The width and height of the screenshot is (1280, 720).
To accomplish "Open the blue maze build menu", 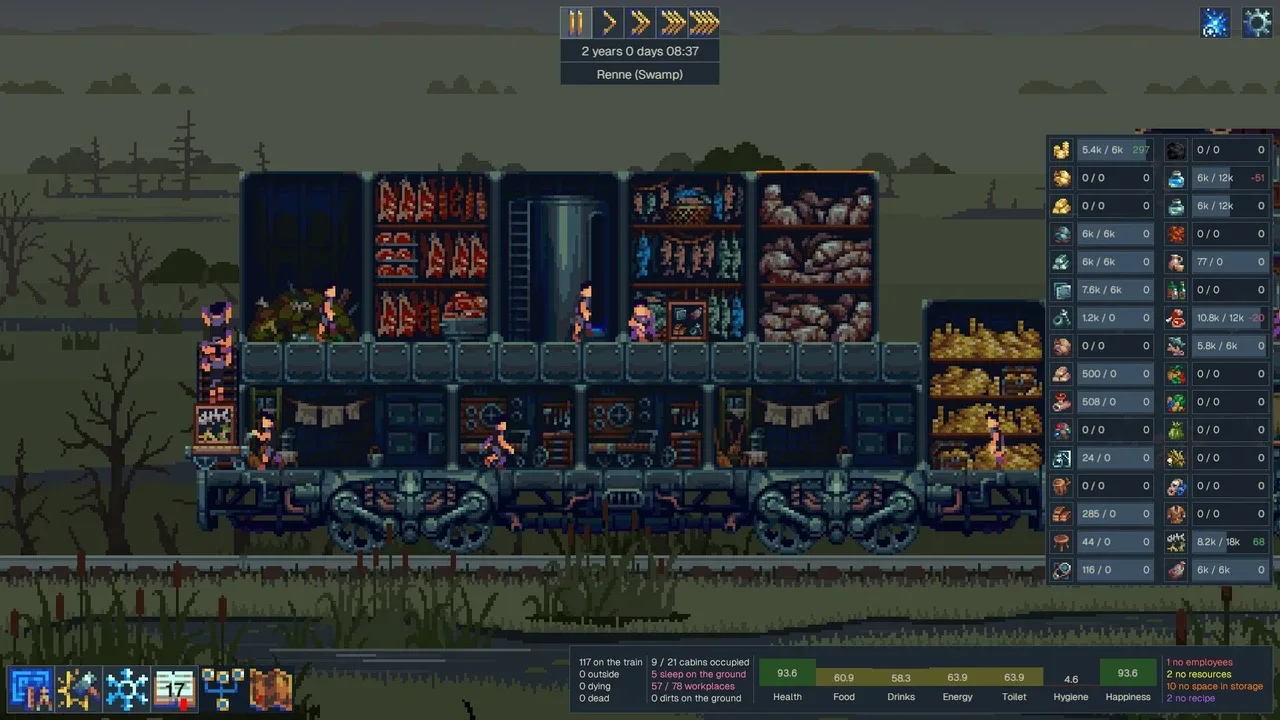I will click(x=30, y=689).
